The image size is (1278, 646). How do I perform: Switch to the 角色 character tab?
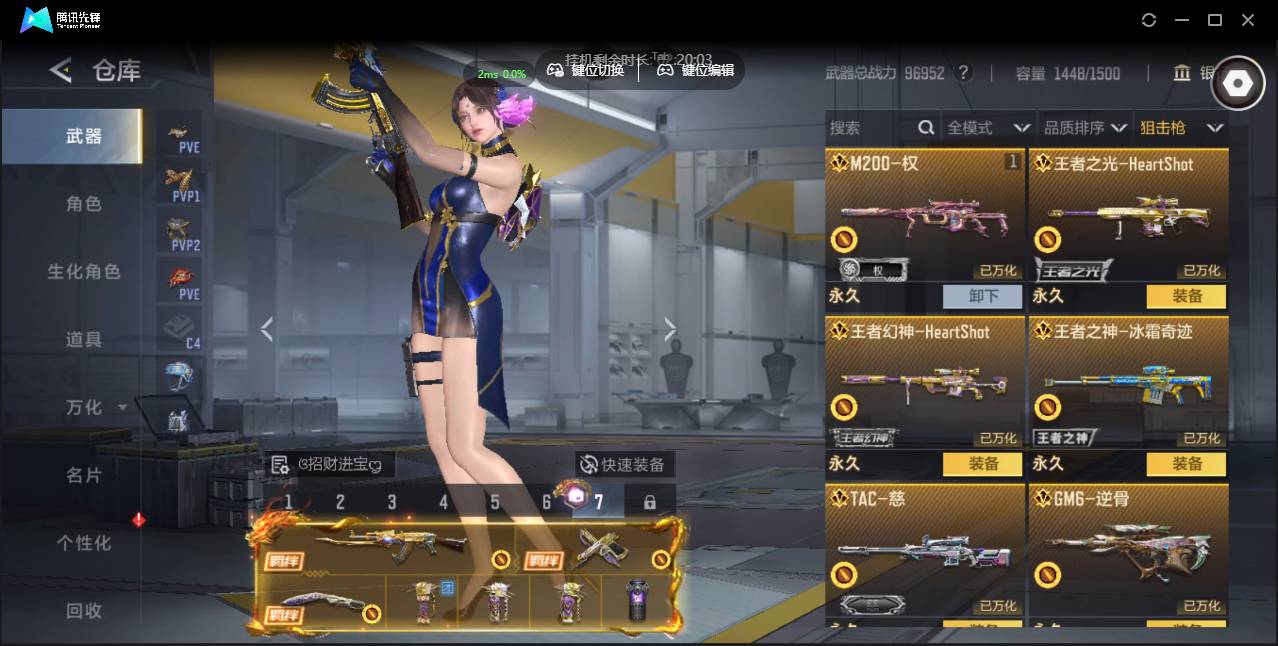tap(84, 204)
